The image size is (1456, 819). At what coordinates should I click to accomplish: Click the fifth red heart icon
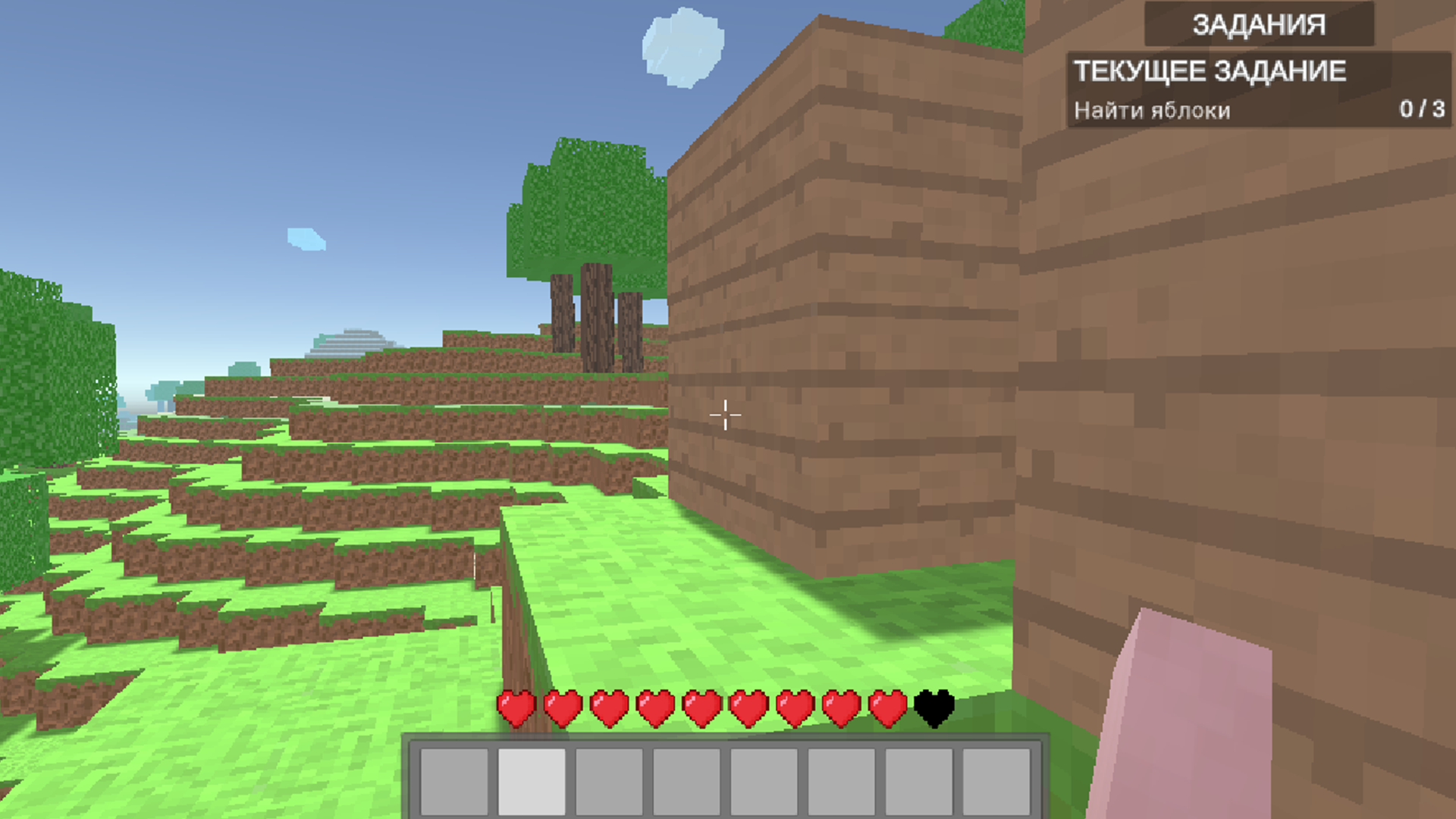[x=701, y=707]
